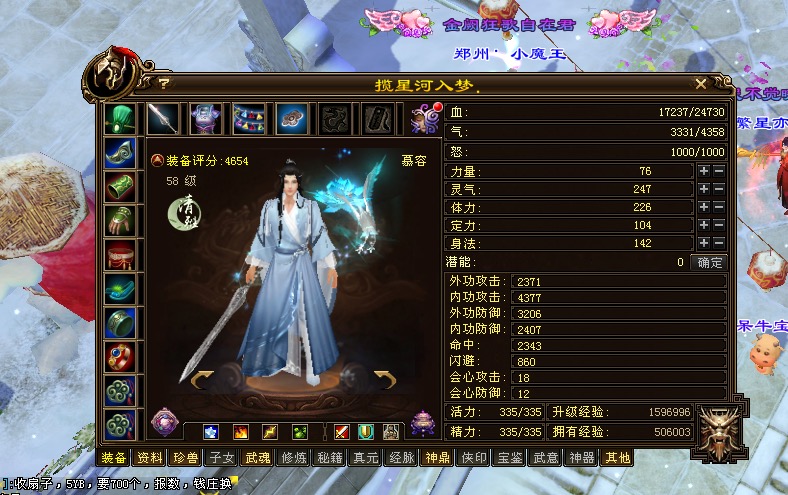Image resolution: width=788 pixels, height=495 pixels.
Task: Confirm potential points with 确定
Action: 710,262
